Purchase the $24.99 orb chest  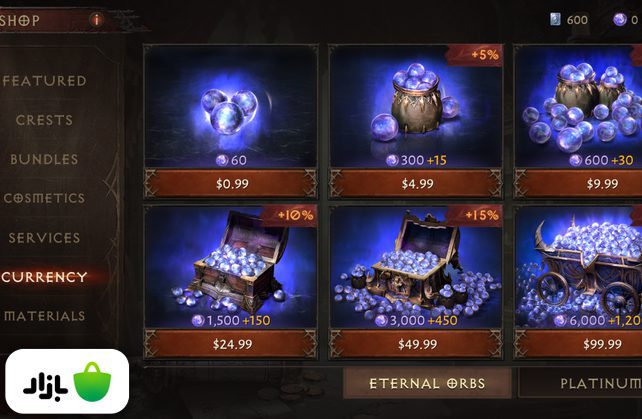(230, 344)
